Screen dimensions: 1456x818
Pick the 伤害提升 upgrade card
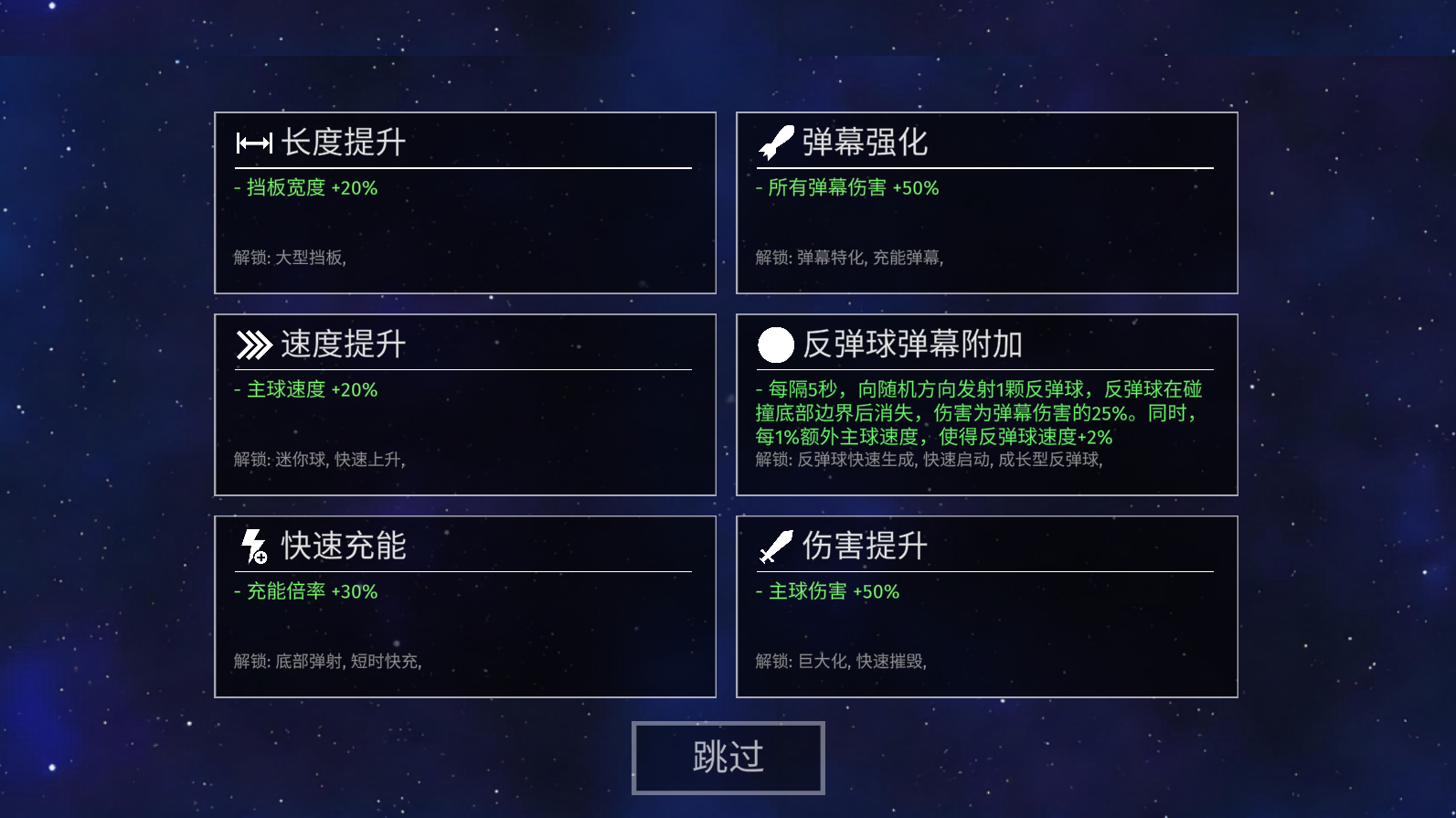tap(986, 607)
